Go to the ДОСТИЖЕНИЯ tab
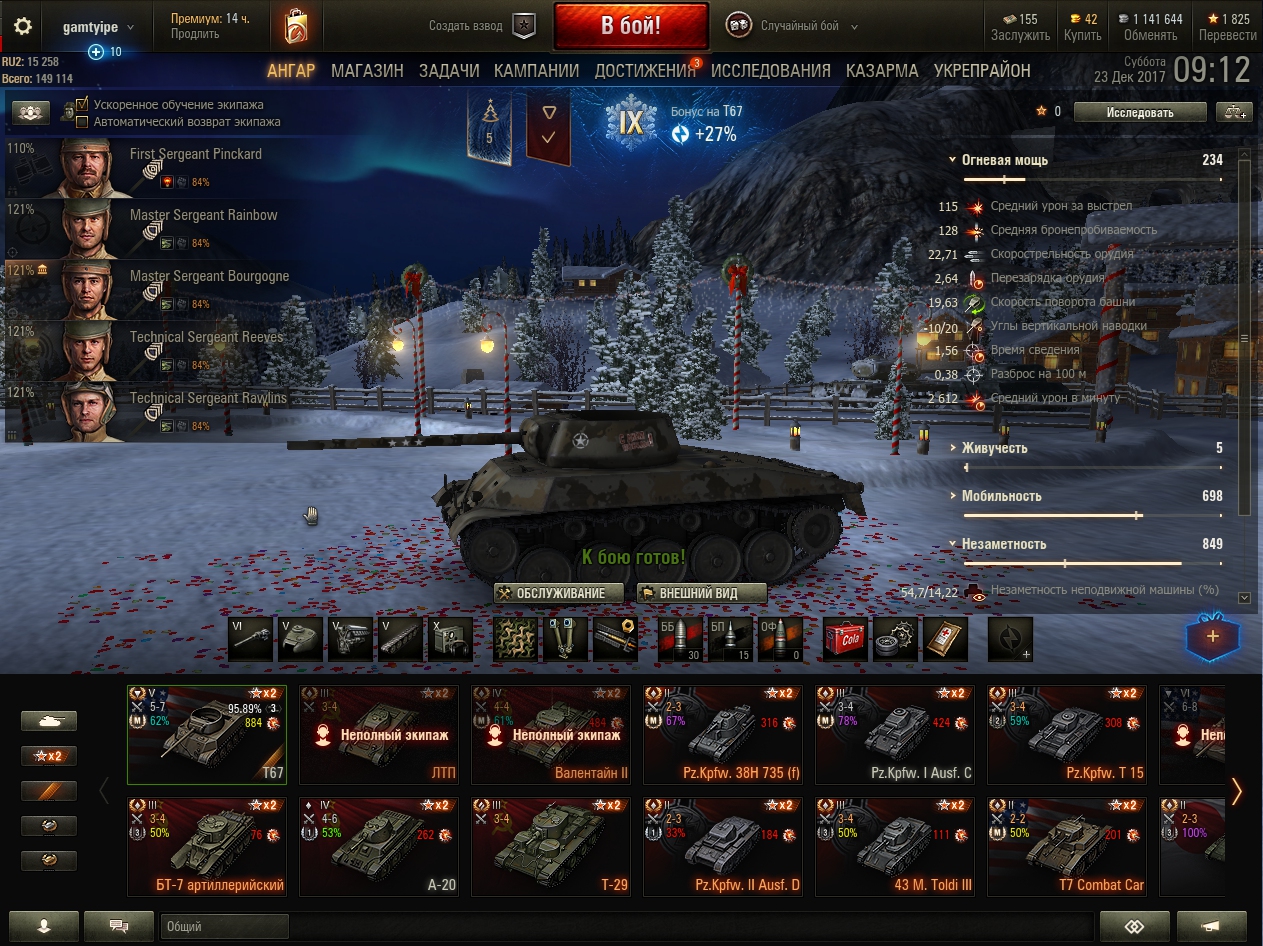This screenshot has height=946, width=1263. click(645, 71)
